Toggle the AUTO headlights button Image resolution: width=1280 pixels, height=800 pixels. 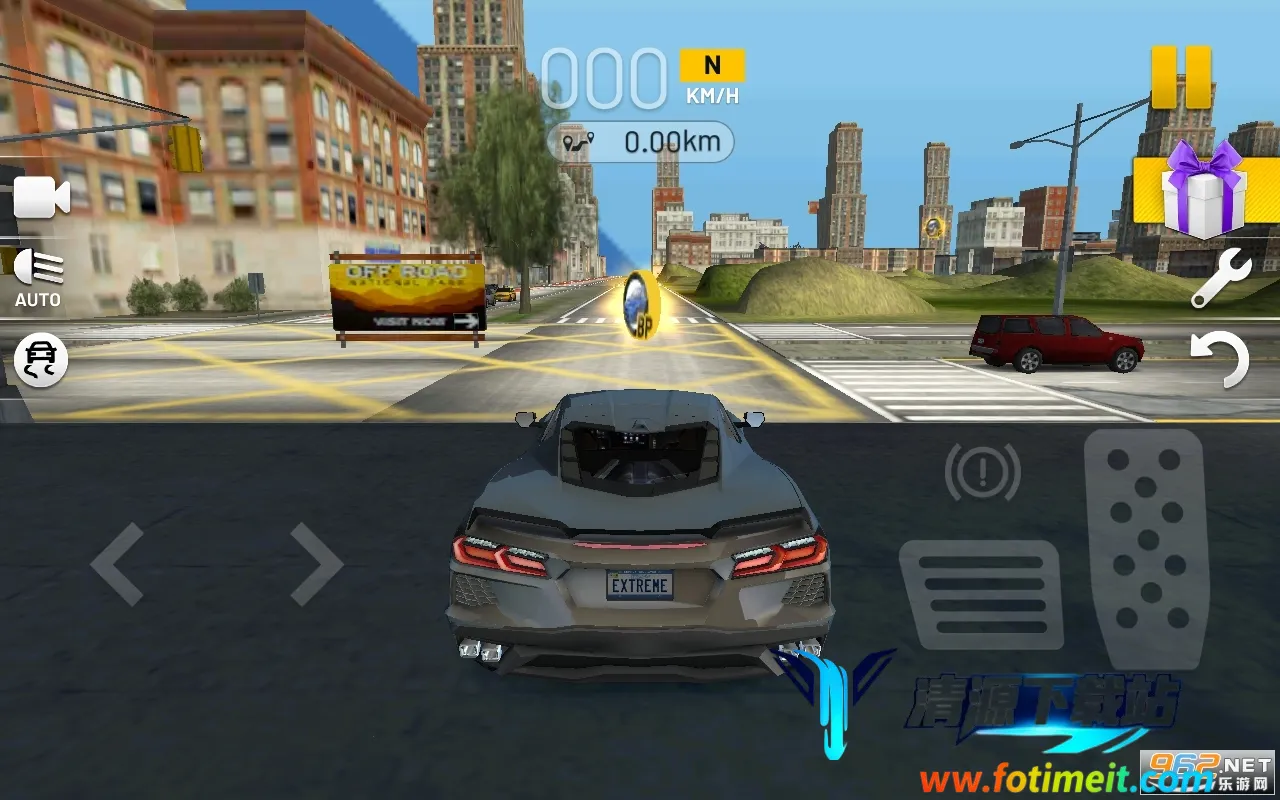[x=38, y=277]
